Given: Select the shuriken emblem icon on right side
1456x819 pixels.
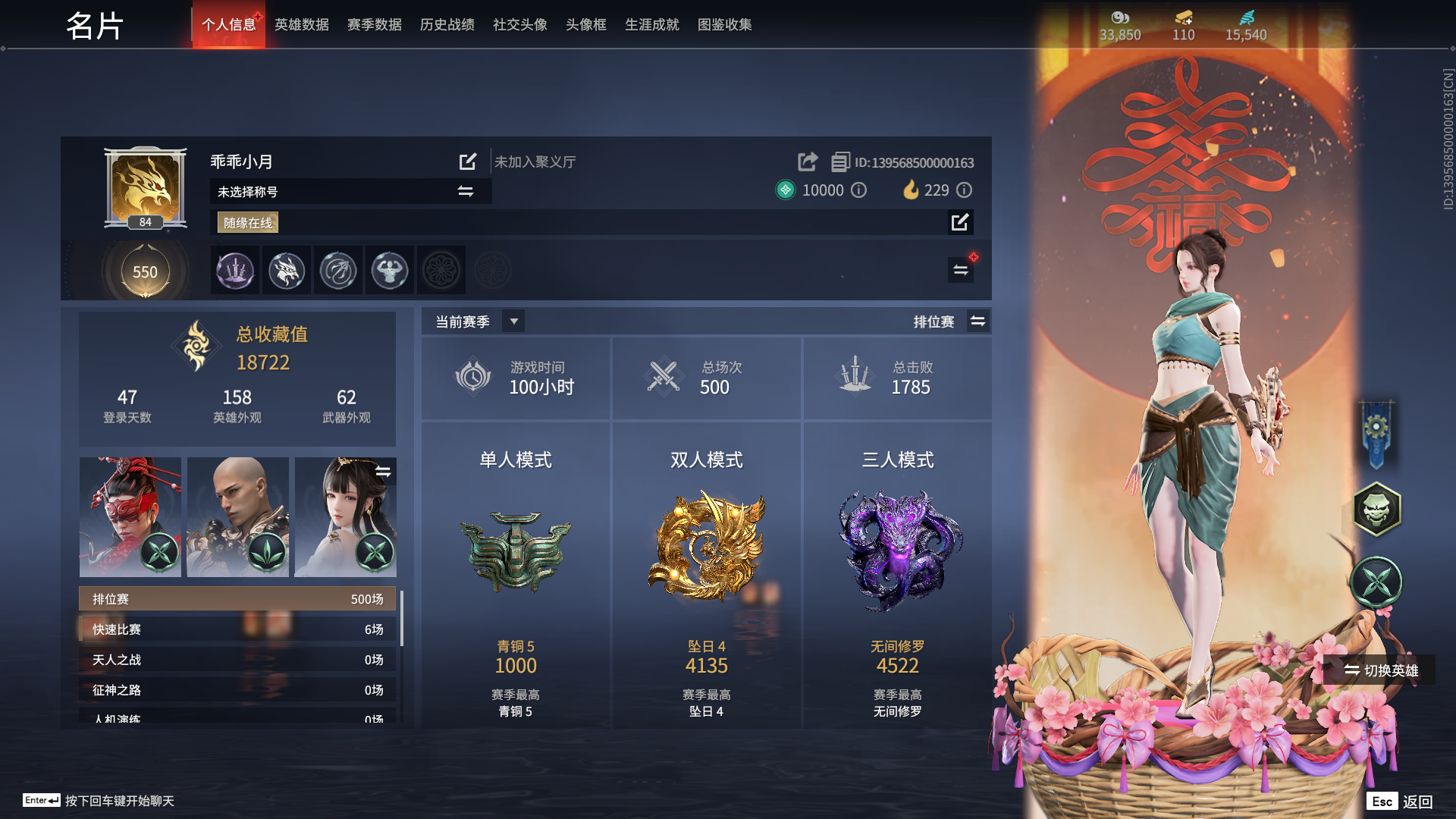Looking at the screenshot, I should 1378,583.
